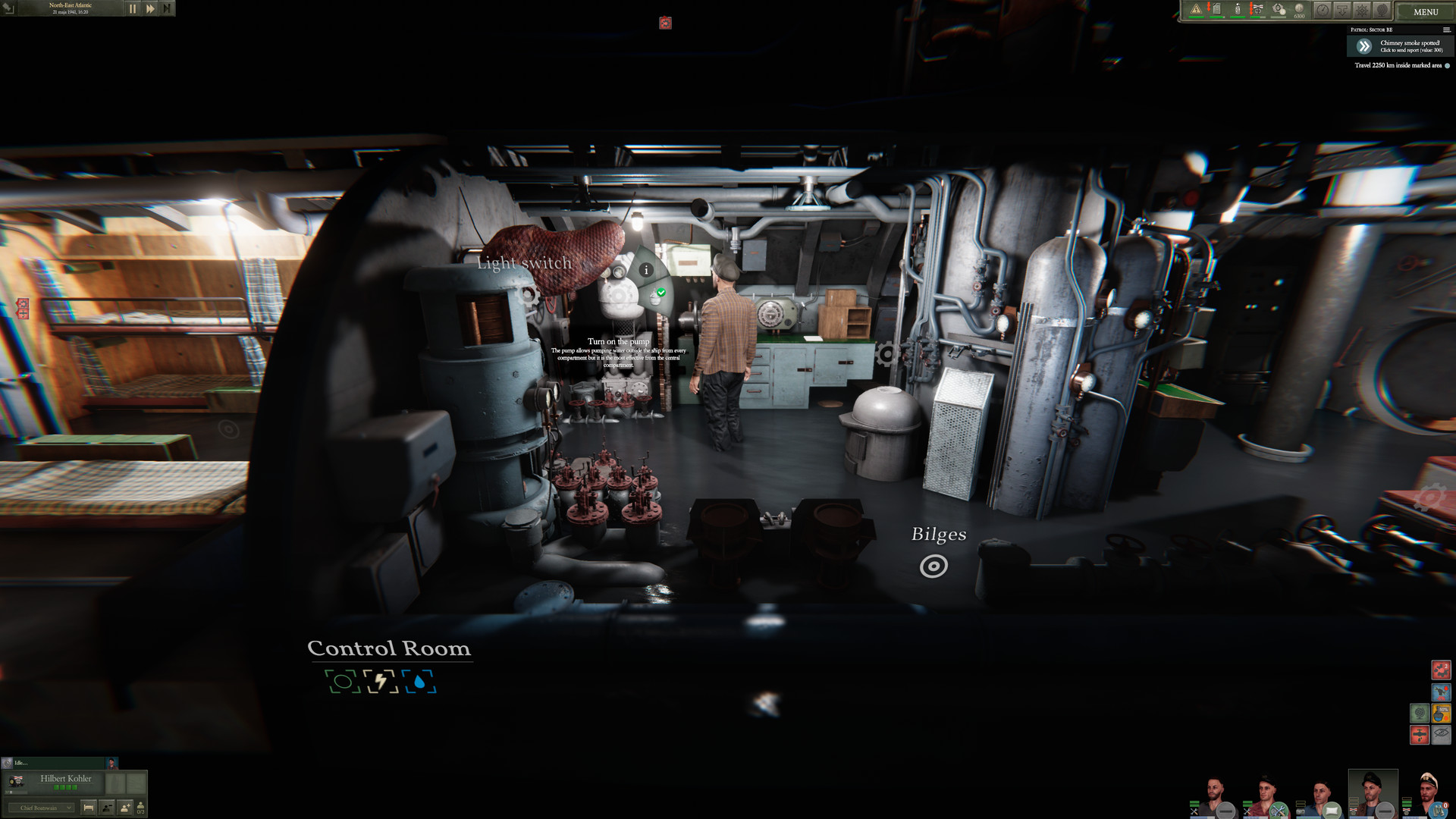Click Hilbert Kohler's green morale bar
Image resolution: width=1456 pixels, height=819 pixels.
65,787
